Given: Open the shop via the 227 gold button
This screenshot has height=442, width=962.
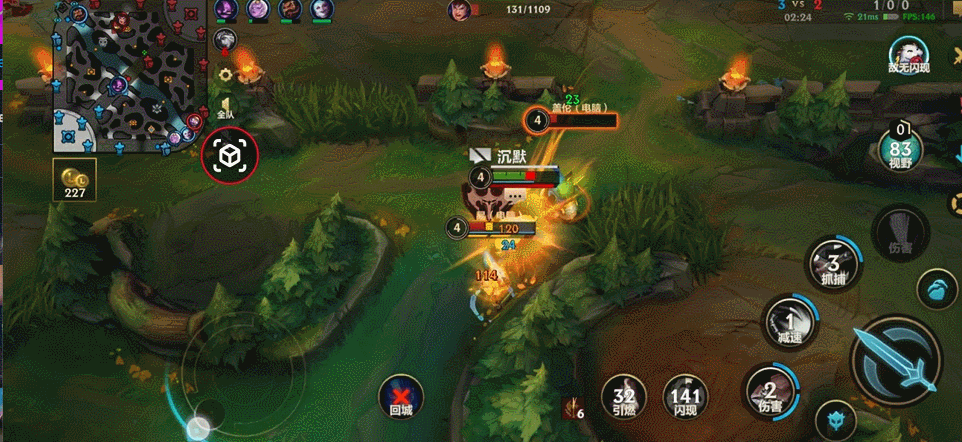Looking at the screenshot, I should [75, 178].
